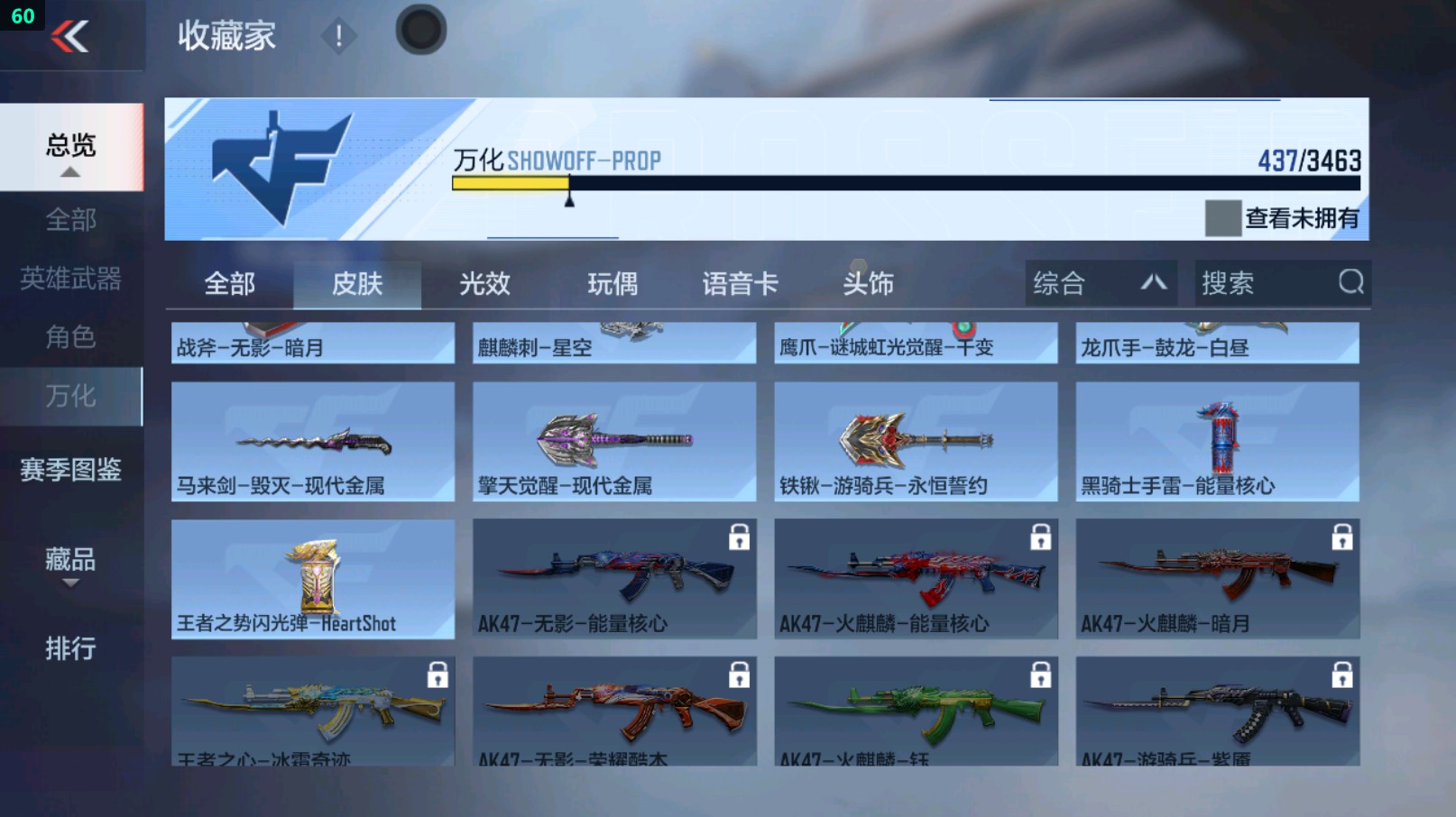
Task: Switch to the 语音卡 tab
Action: (739, 283)
